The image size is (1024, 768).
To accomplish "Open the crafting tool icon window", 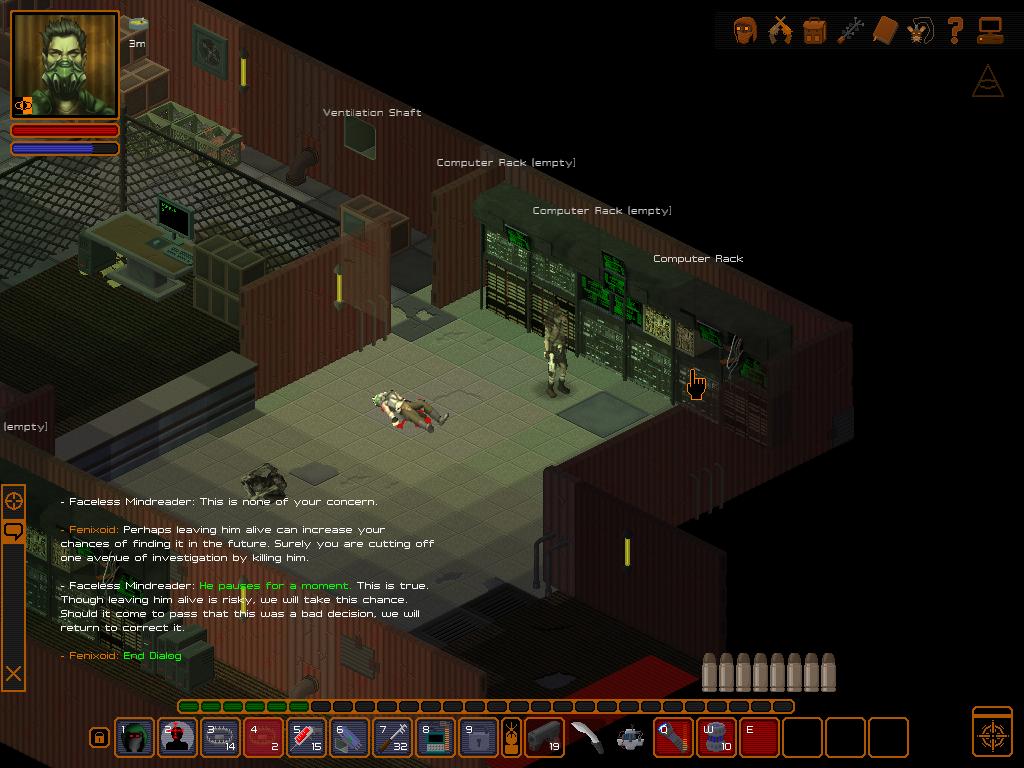I will 850,30.
